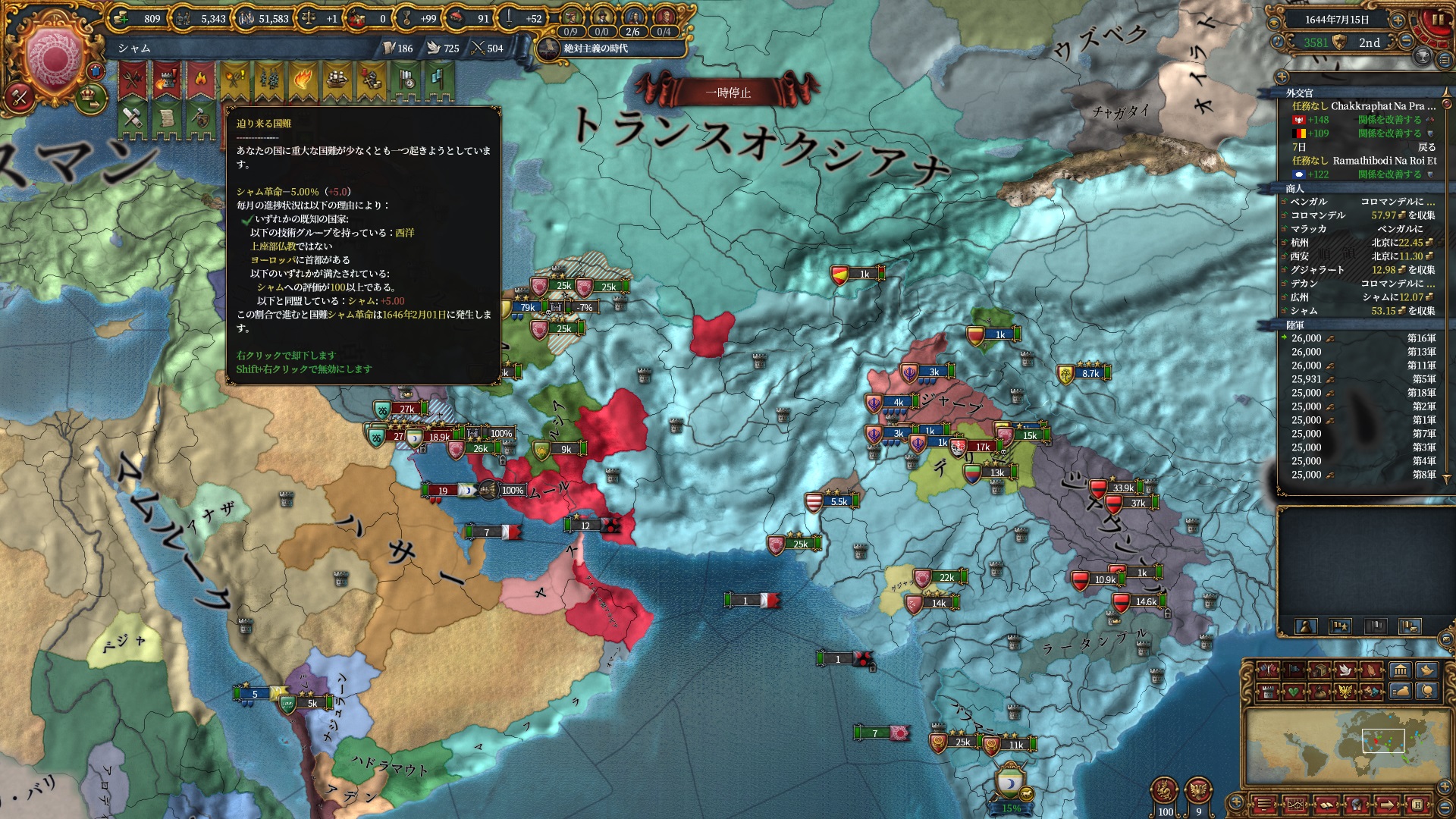This screenshot has height=819, width=1456.
Task: Open the production hammer button below the shield
Action: click(19, 97)
